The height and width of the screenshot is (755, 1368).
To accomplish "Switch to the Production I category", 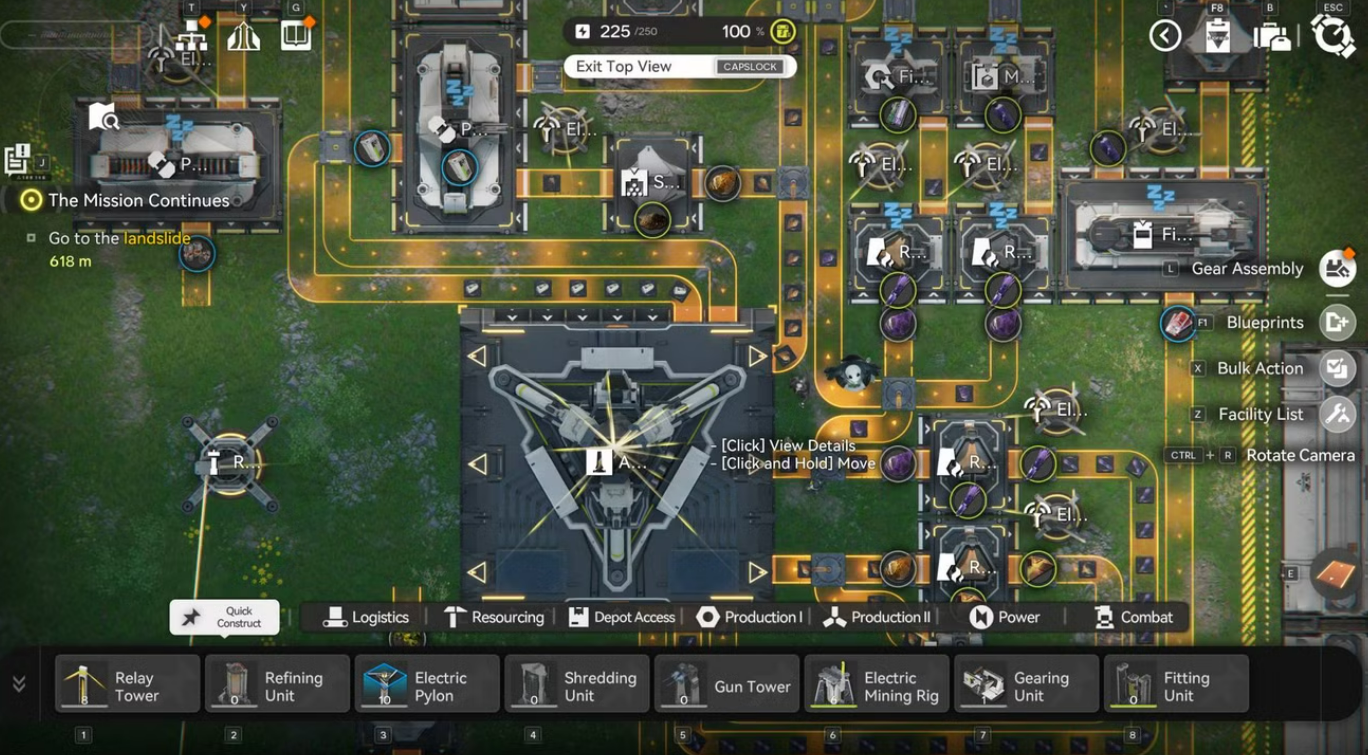I will pyautogui.click(x=748, y=617).
